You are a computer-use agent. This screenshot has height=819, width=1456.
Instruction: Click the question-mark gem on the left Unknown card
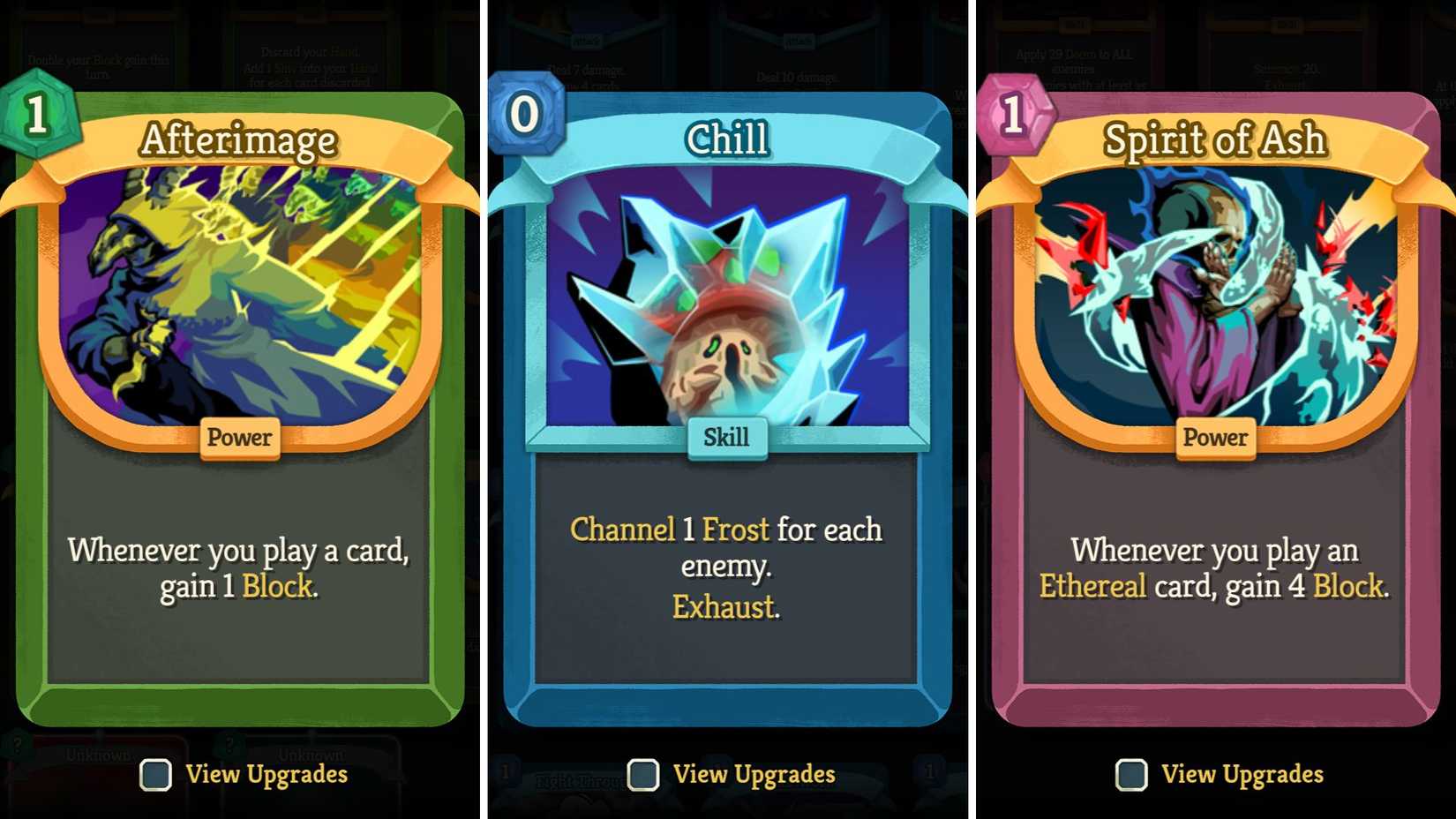click(16, 744)
